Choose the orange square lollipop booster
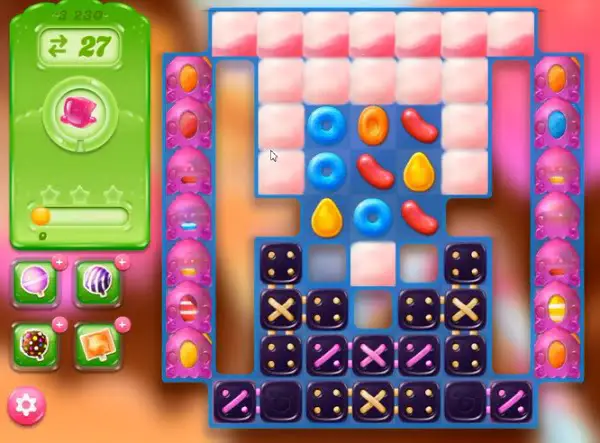 (97, 343)
